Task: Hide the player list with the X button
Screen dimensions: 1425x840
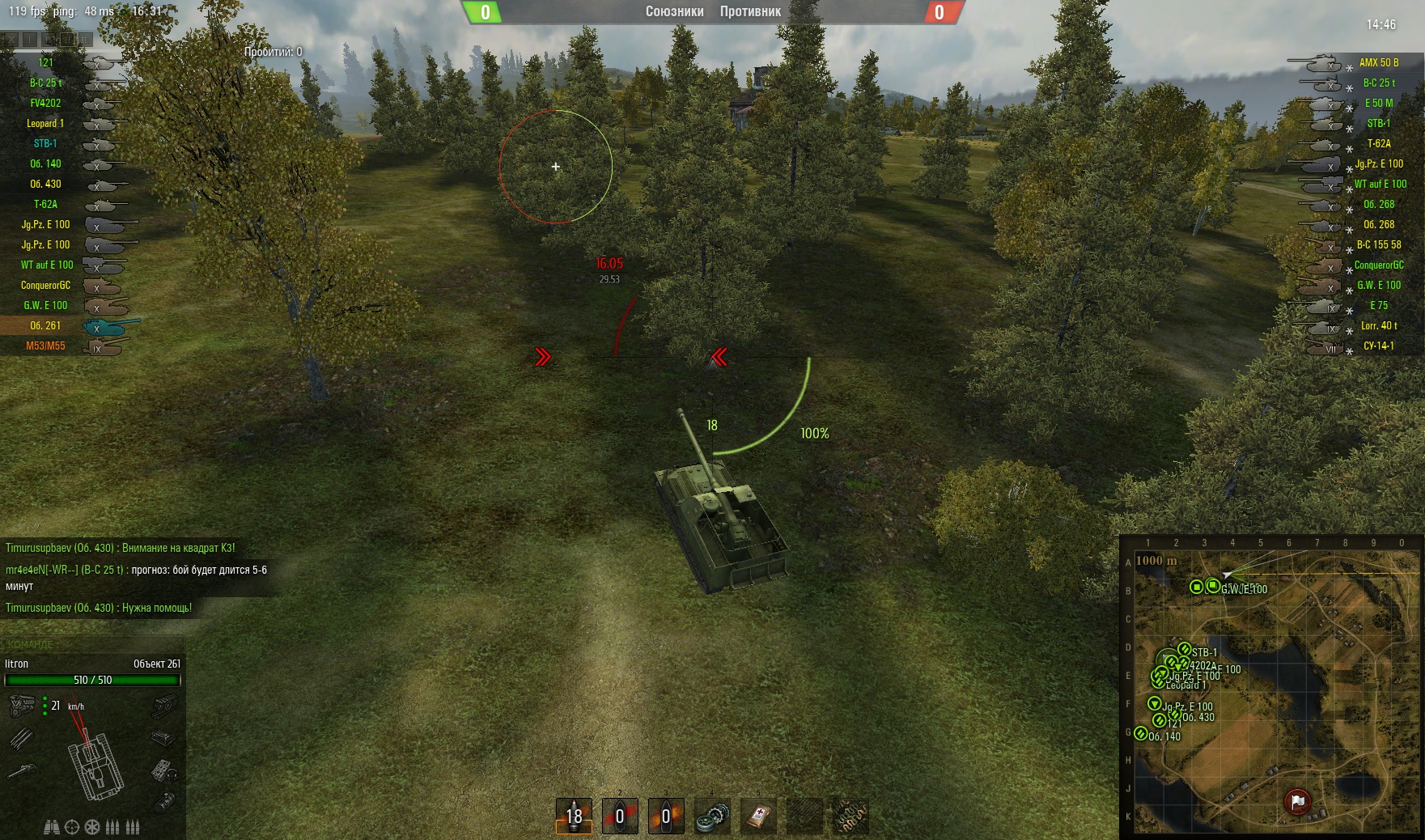Action: pyautogui.click(x=10, y=39)
